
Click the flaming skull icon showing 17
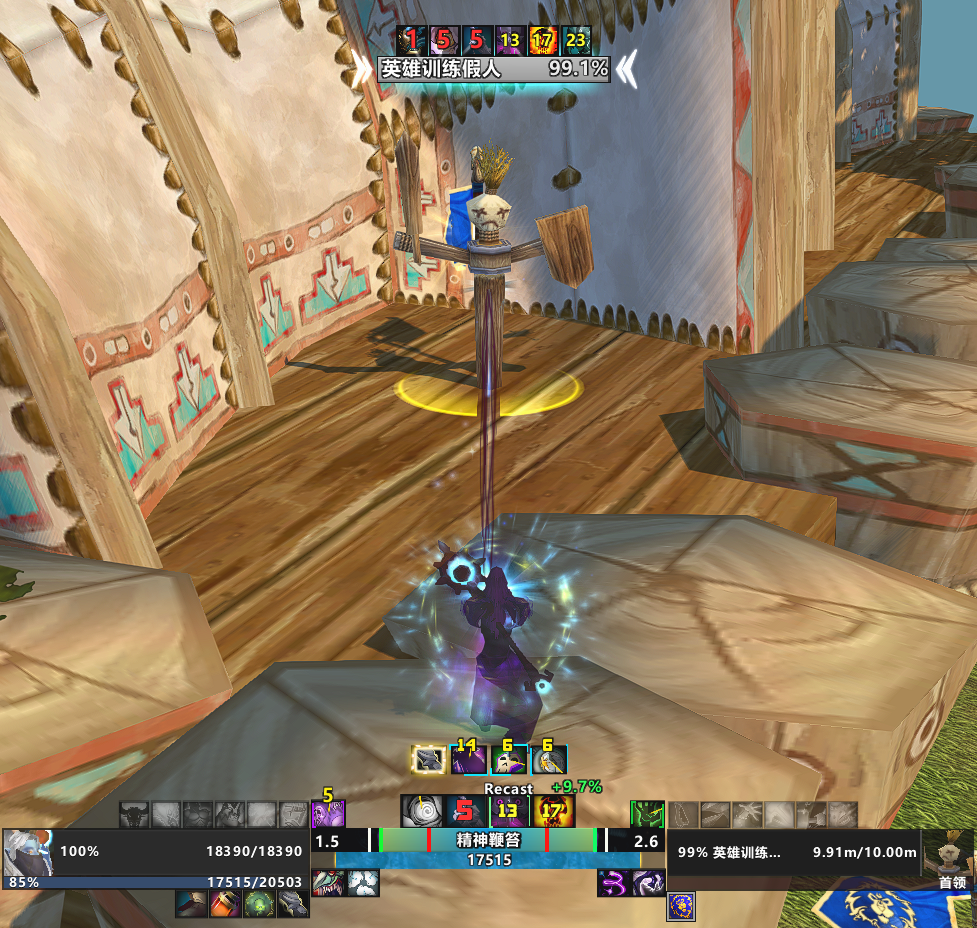pos(551,811)
